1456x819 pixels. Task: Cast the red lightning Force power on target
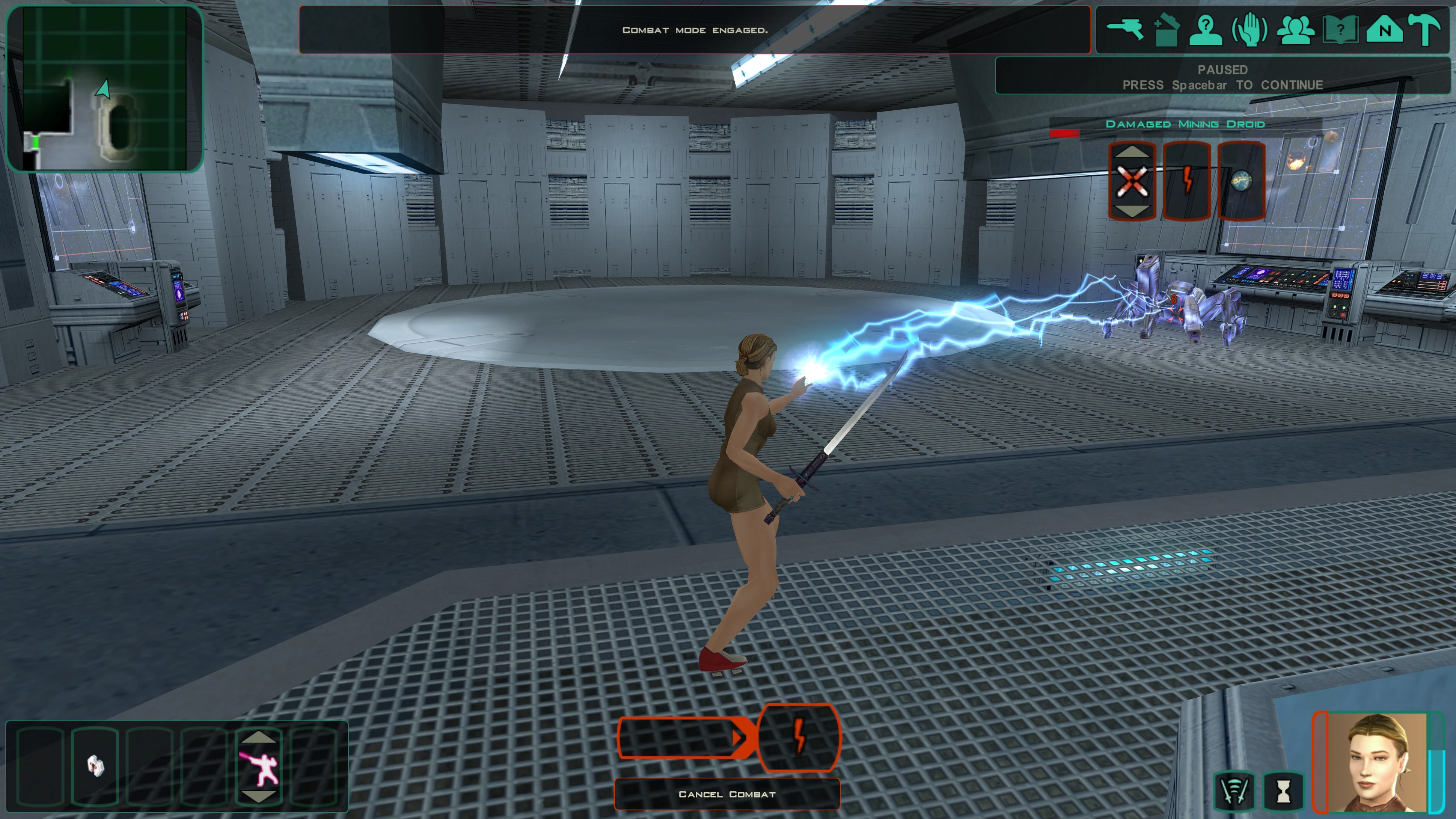click(x=1187, y=181)
